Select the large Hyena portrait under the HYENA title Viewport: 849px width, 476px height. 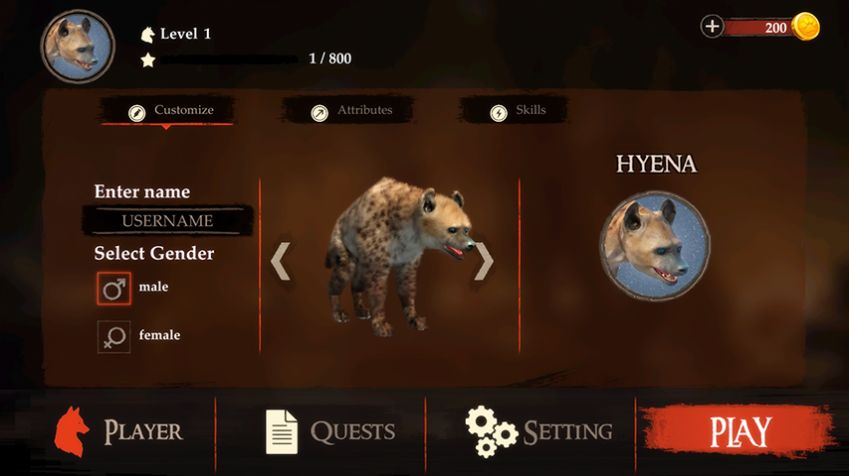click(655, 247)
